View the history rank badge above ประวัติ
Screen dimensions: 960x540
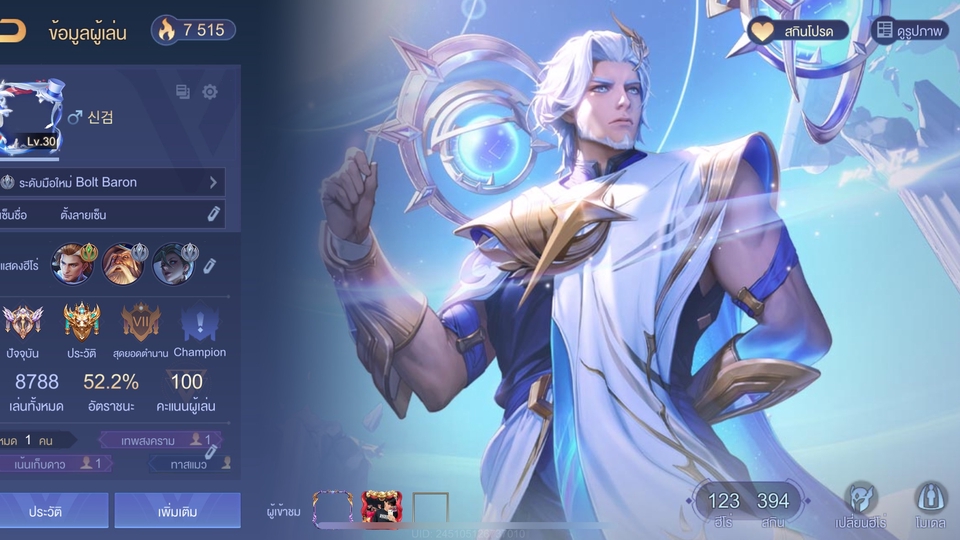pyautogui.click(x=82, y=323)
